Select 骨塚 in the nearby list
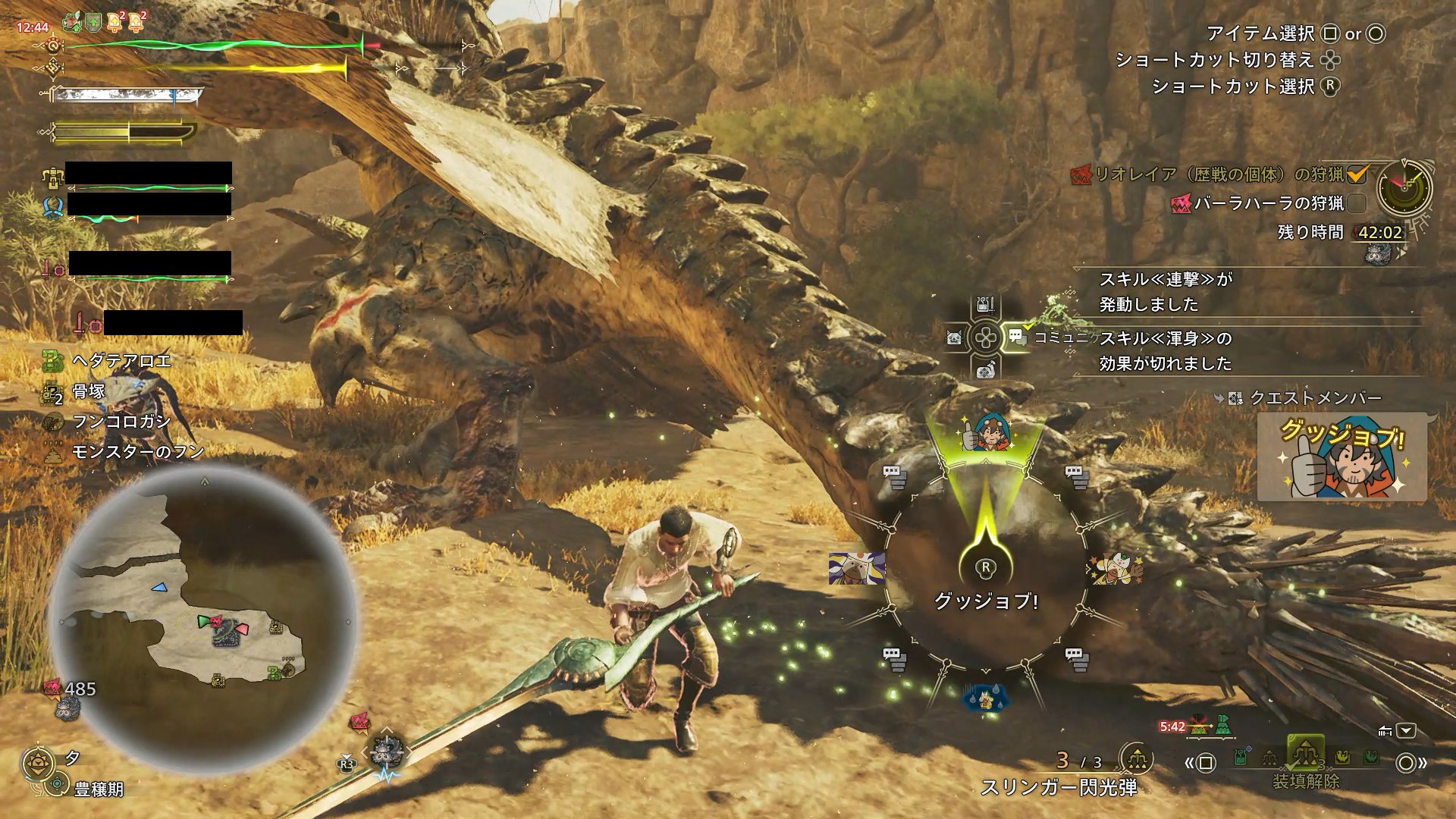This screenshot has width=1456, height=819. click(88, 391)
